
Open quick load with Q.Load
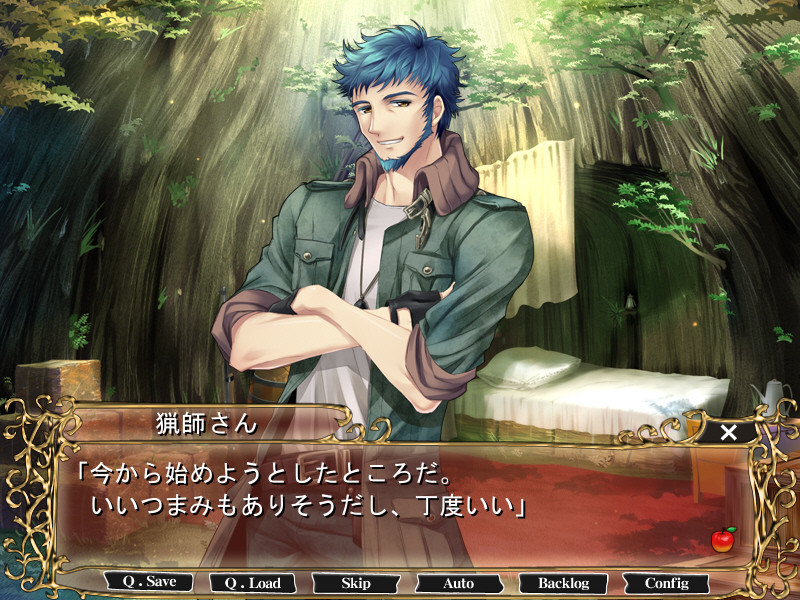tap(252, 583)
